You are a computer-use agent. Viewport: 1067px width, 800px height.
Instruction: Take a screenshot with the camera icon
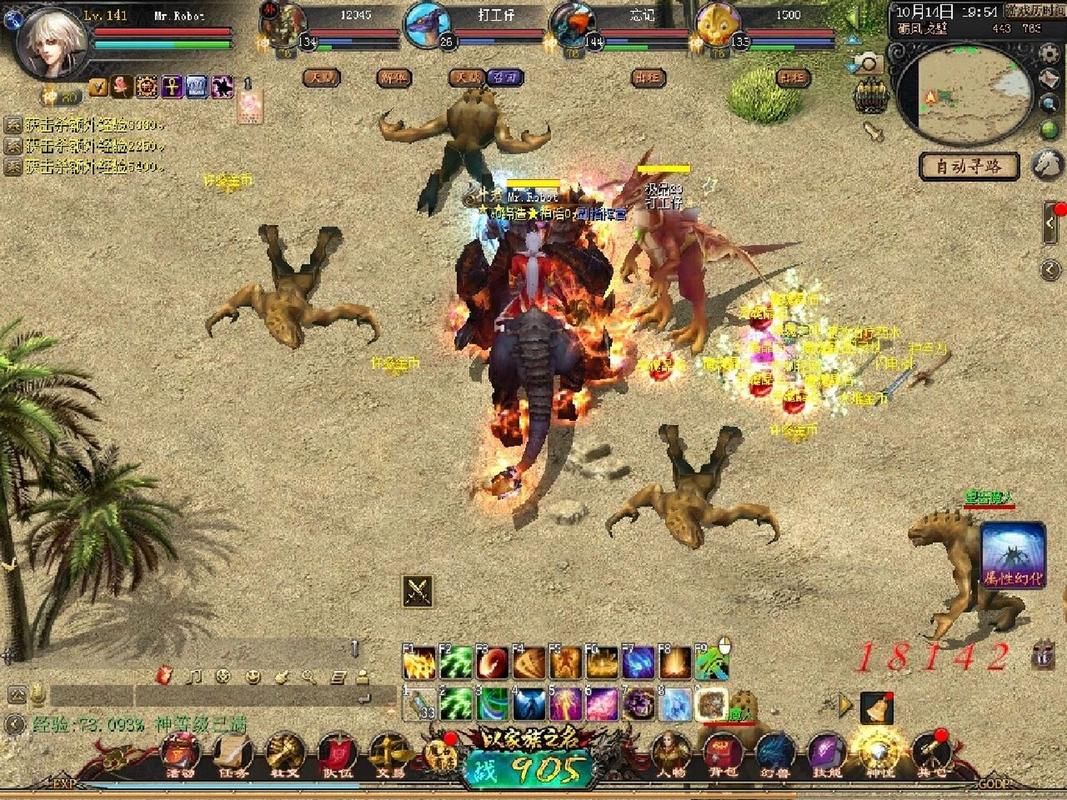point(868,64)
